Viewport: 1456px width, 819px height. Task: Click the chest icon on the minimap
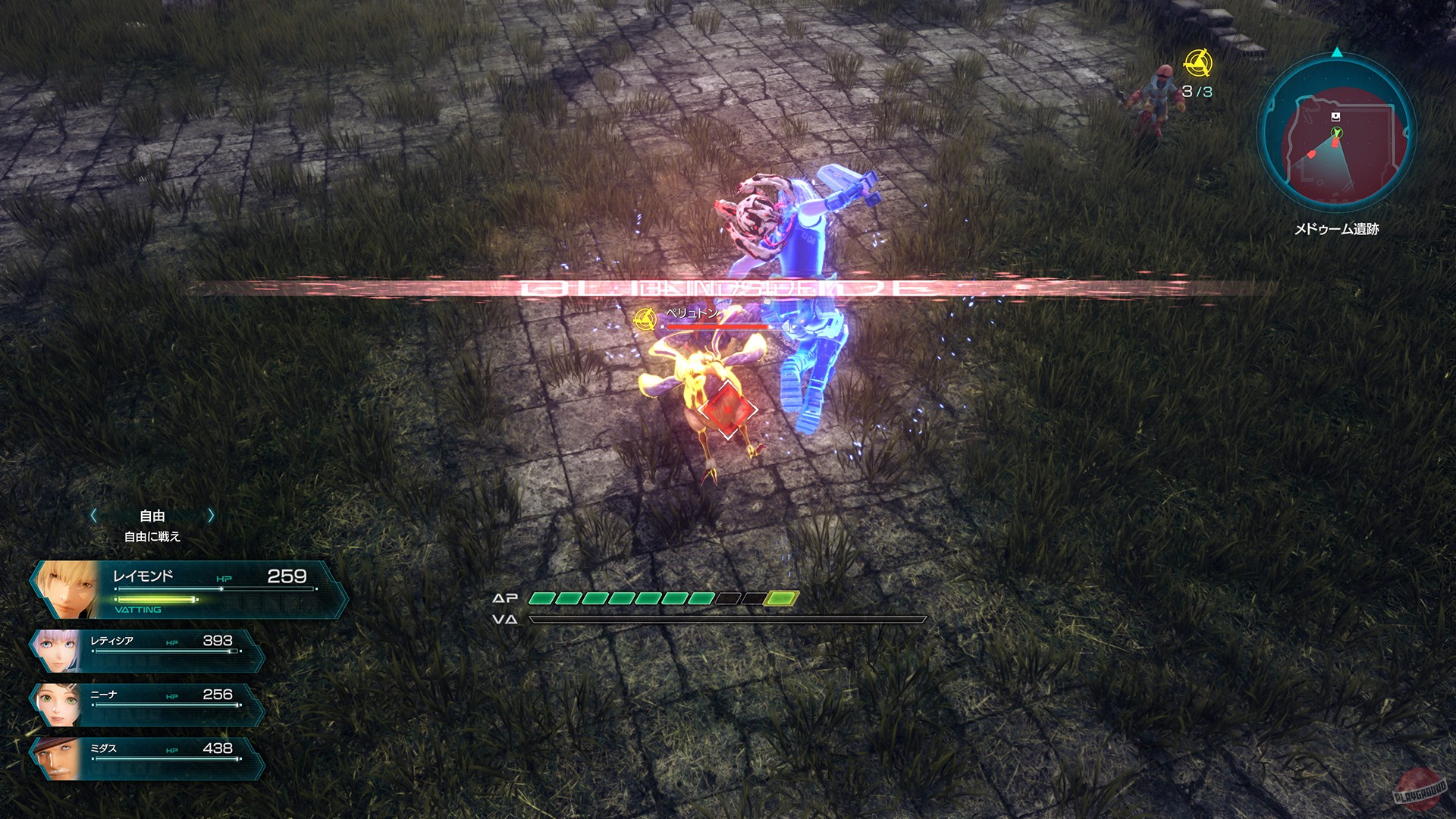1336,116
